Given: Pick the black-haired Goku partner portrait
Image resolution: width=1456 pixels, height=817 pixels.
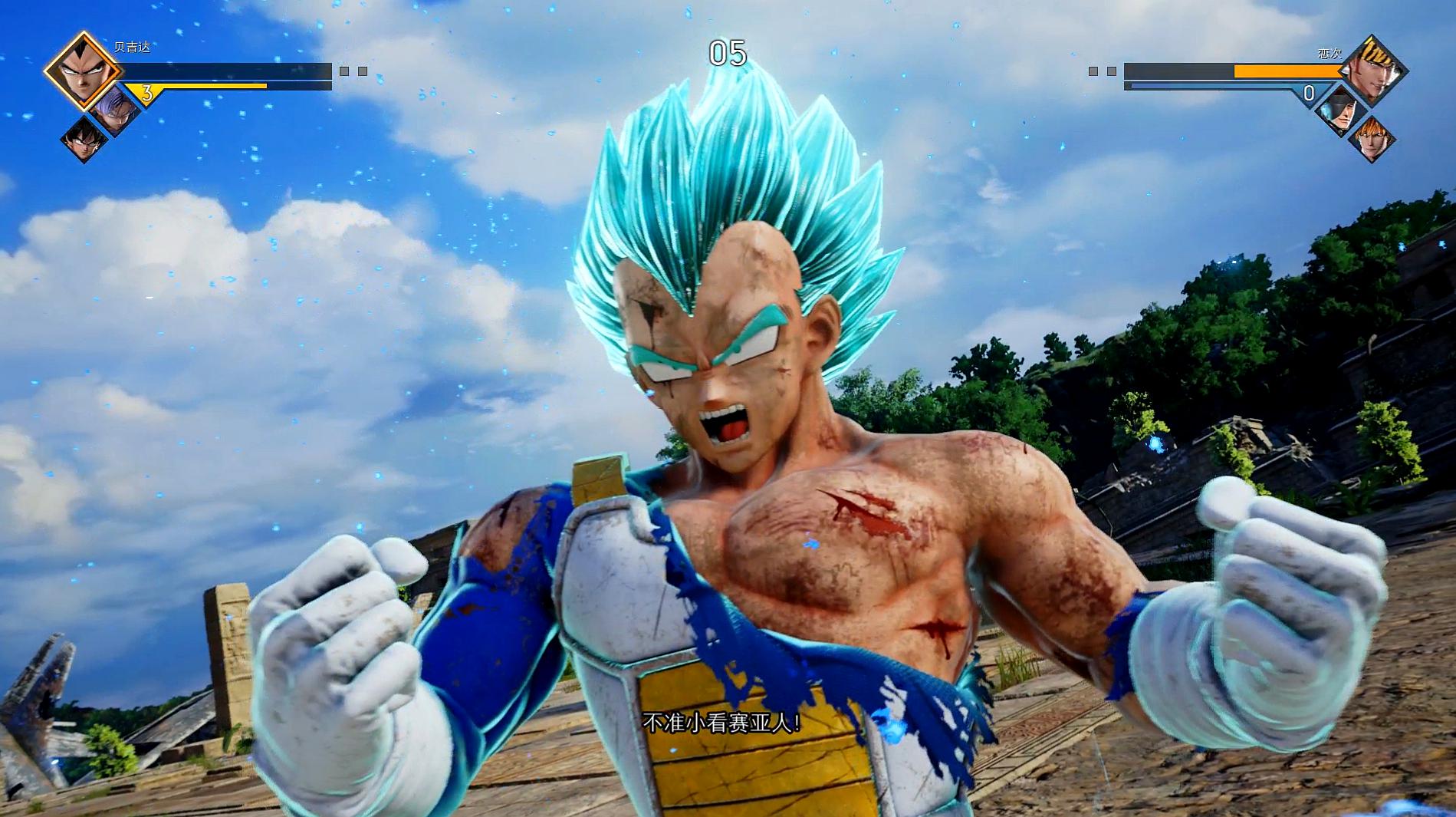Looking at the screenshot, I should (x=84, y=140).
